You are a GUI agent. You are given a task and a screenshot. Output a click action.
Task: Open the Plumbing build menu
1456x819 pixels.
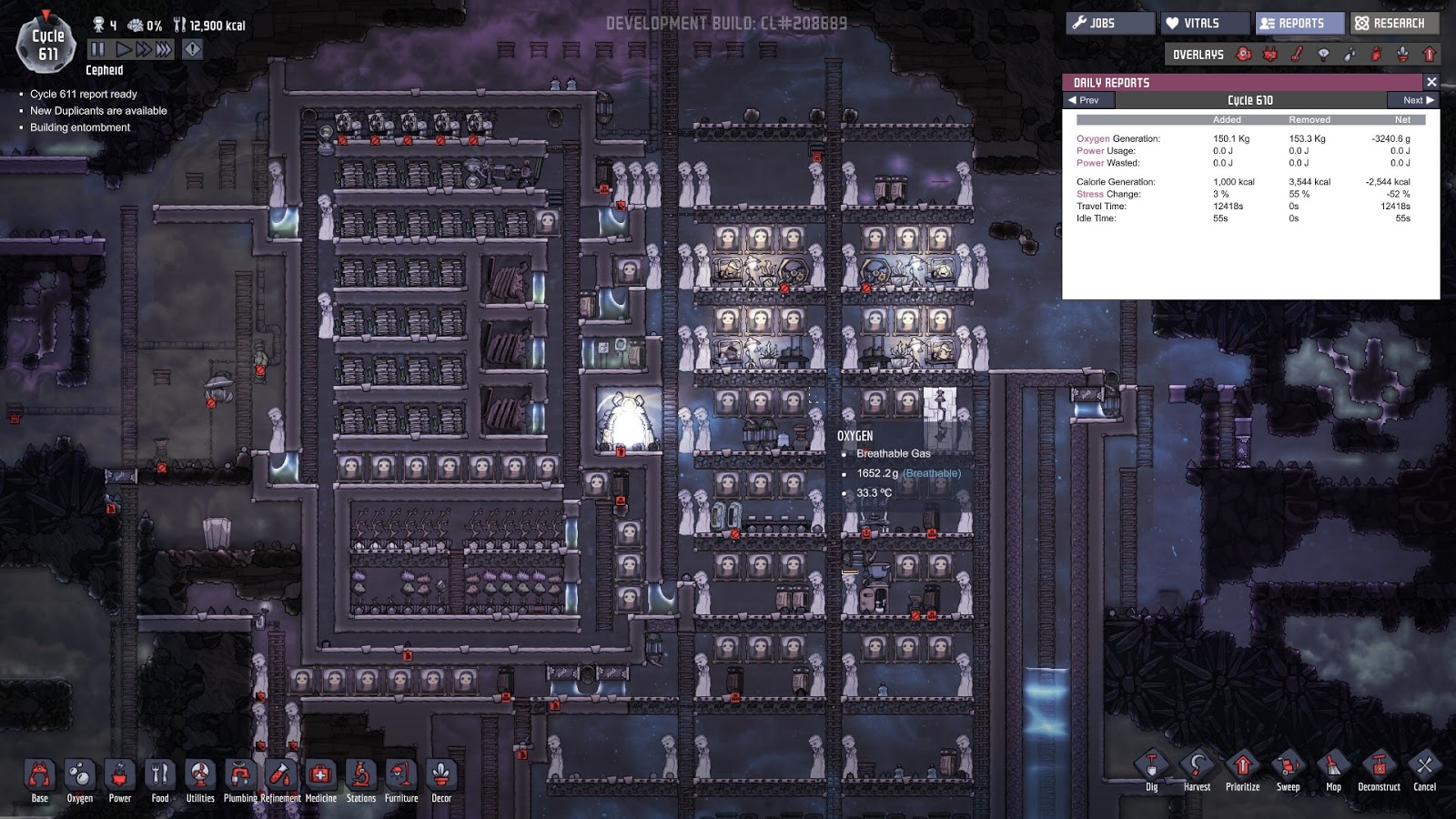point(240,776)
